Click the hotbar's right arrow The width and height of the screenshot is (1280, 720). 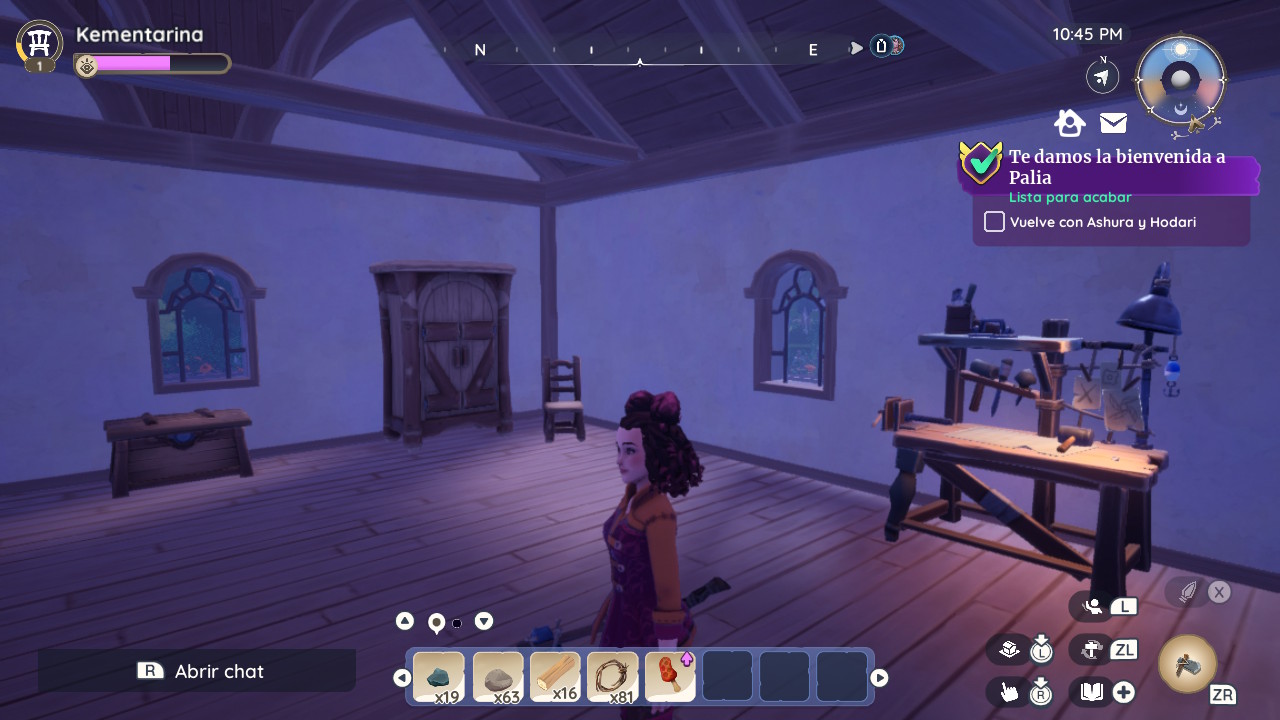click(x=879, y=678)
